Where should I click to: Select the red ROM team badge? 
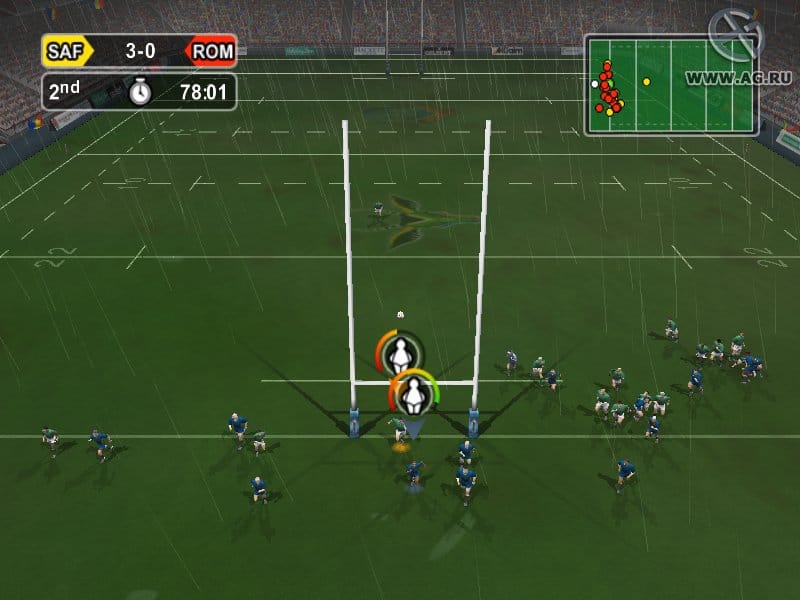pos(210,50)
